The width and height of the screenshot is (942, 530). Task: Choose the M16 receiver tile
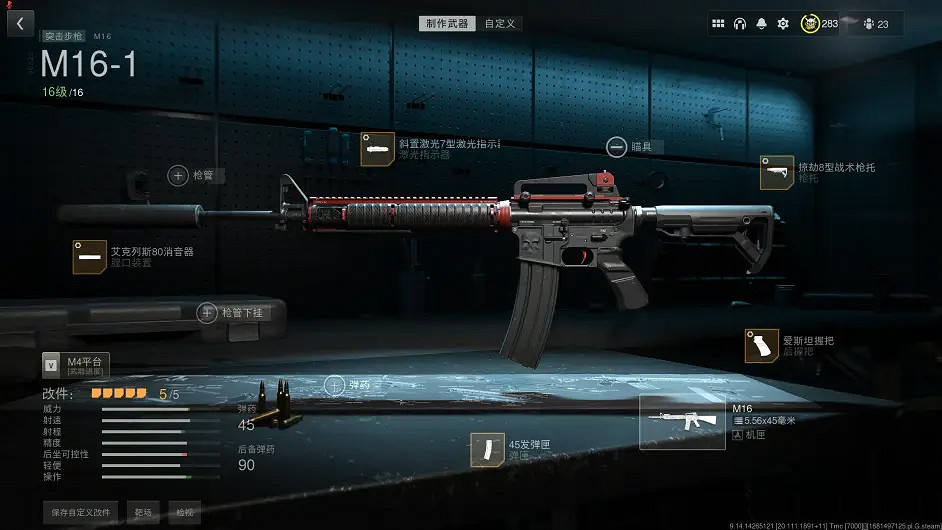click(x=682, y=421)
